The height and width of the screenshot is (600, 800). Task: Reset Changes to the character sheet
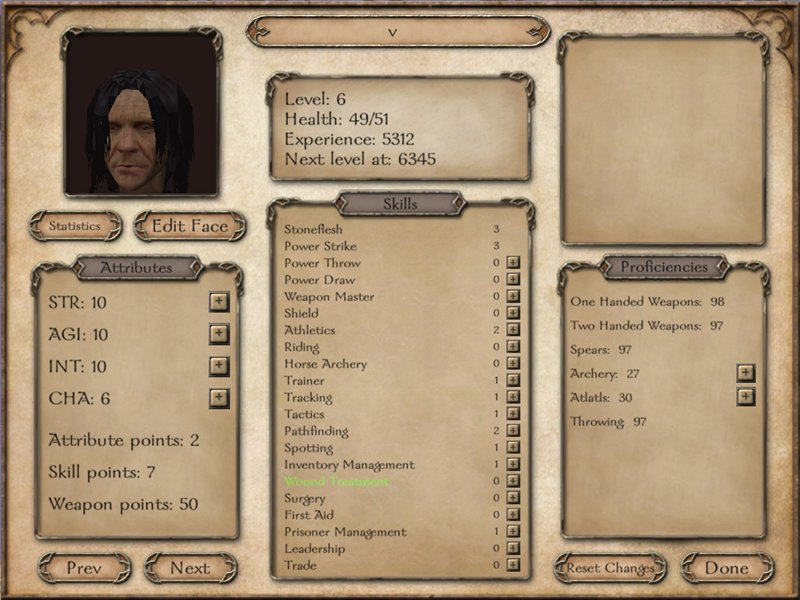tap(610, 568)
